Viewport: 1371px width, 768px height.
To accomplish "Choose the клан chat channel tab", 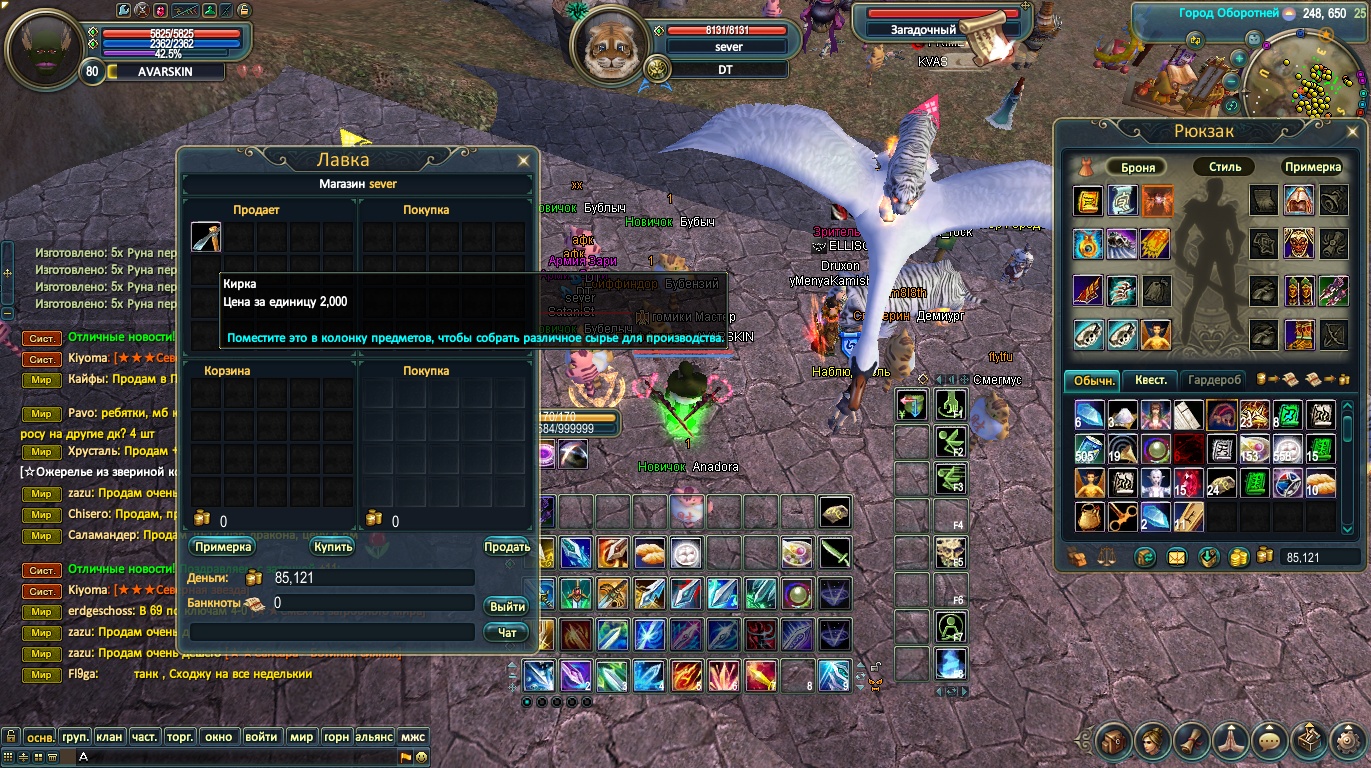I will tap(109, 737).
